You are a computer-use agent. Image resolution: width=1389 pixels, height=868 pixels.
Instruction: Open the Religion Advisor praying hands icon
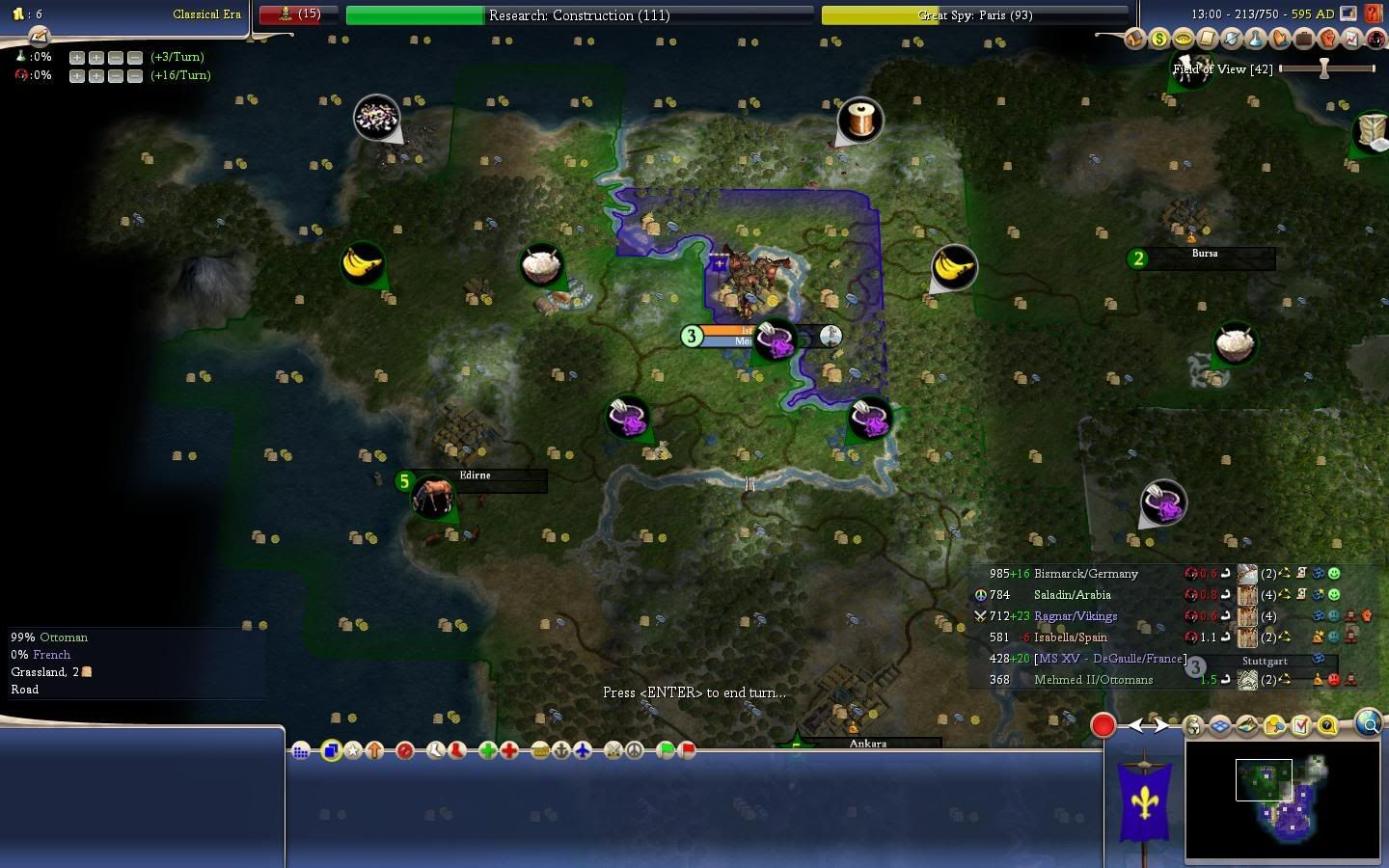(1280, 39)
